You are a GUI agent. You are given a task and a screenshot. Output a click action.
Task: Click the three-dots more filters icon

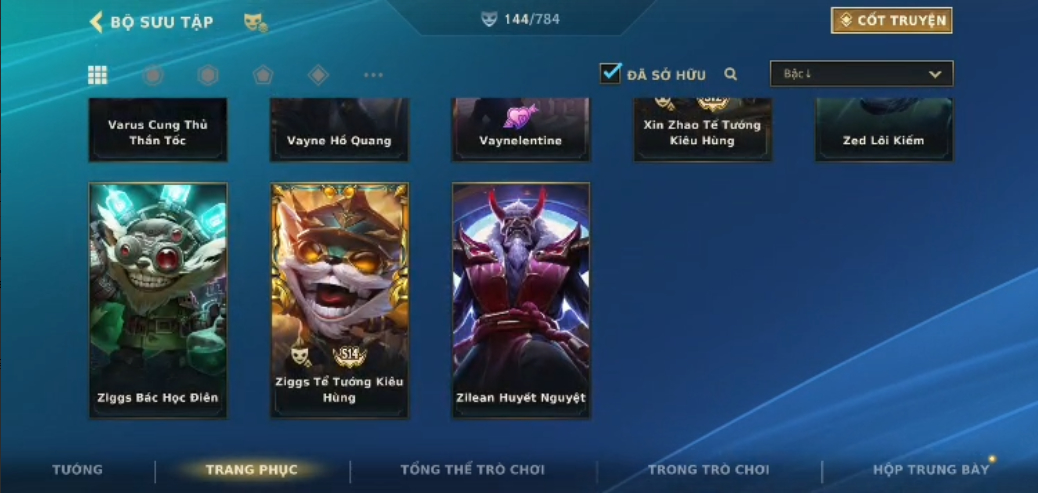tap(373, 75)
